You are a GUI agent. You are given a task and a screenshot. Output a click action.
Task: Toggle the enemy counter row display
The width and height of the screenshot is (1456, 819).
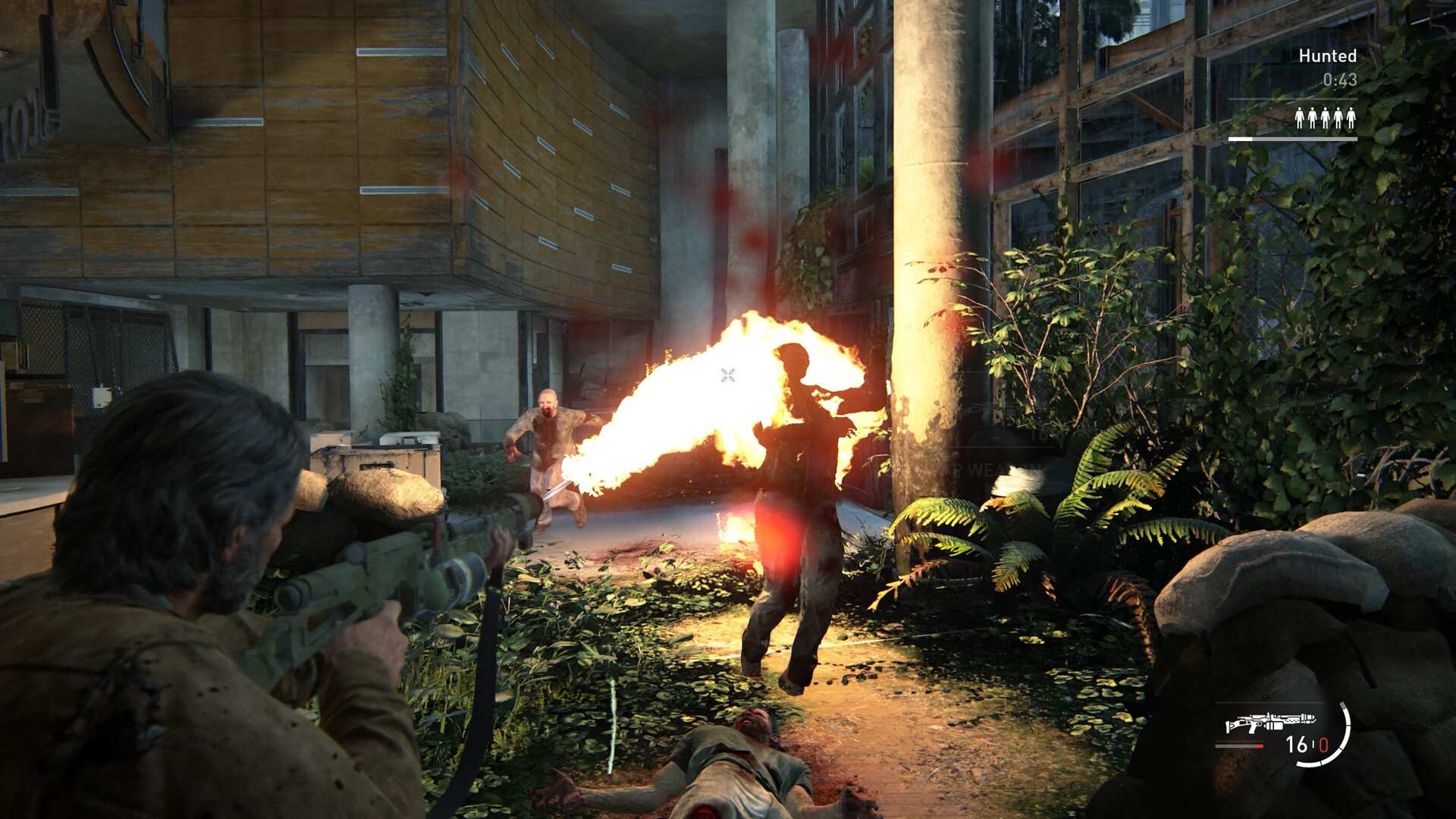[1326, 119]
